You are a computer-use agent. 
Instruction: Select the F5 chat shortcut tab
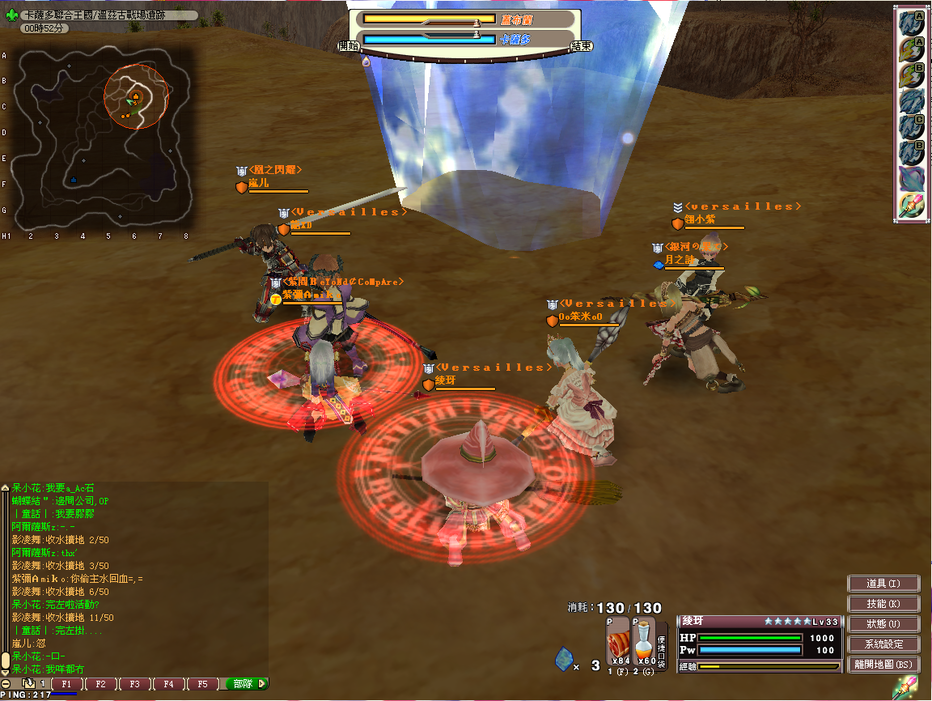click(x=201, y=685)
